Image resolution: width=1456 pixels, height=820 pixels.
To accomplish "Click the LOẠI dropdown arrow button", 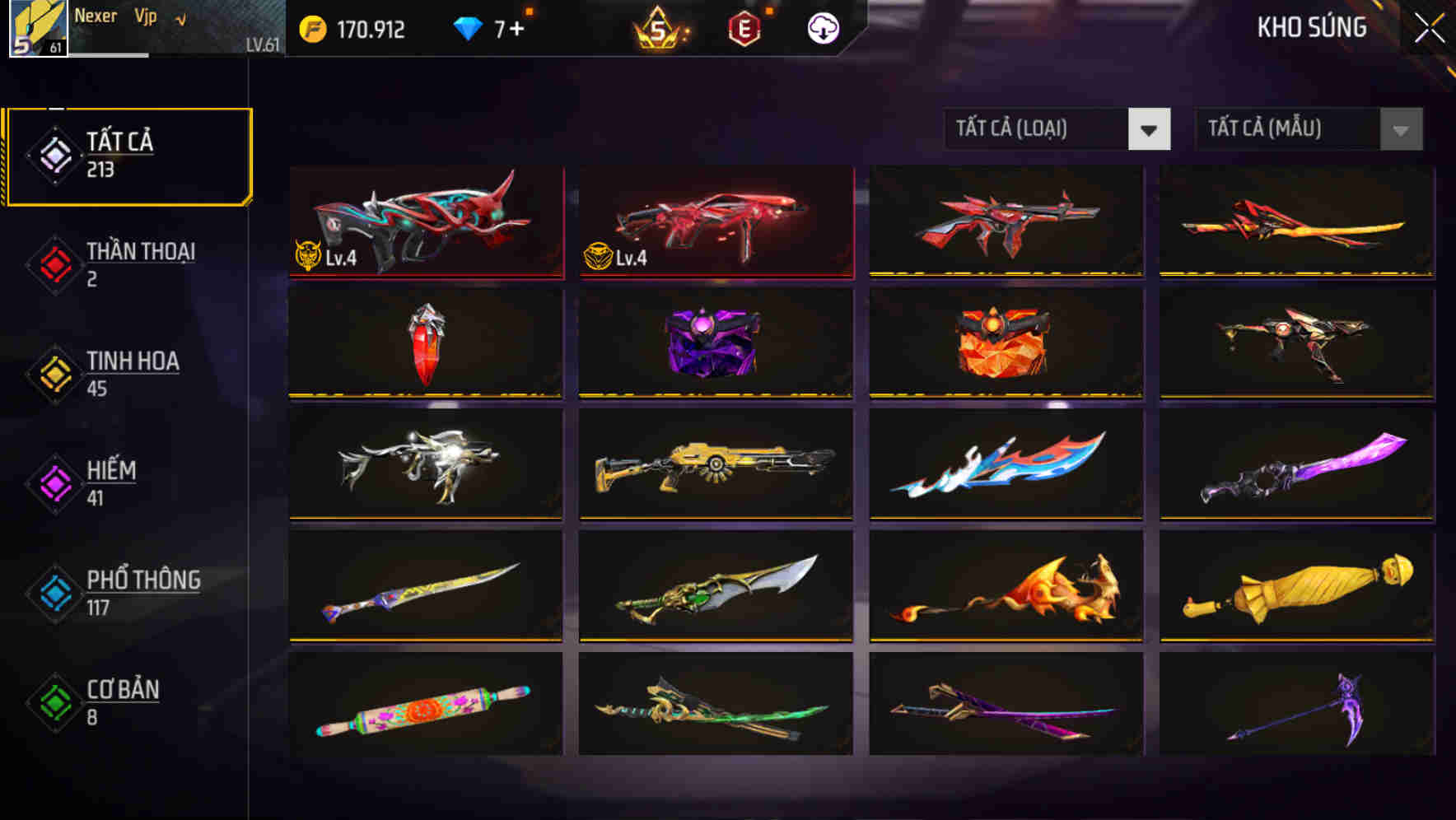I will tap(1150, 129).
